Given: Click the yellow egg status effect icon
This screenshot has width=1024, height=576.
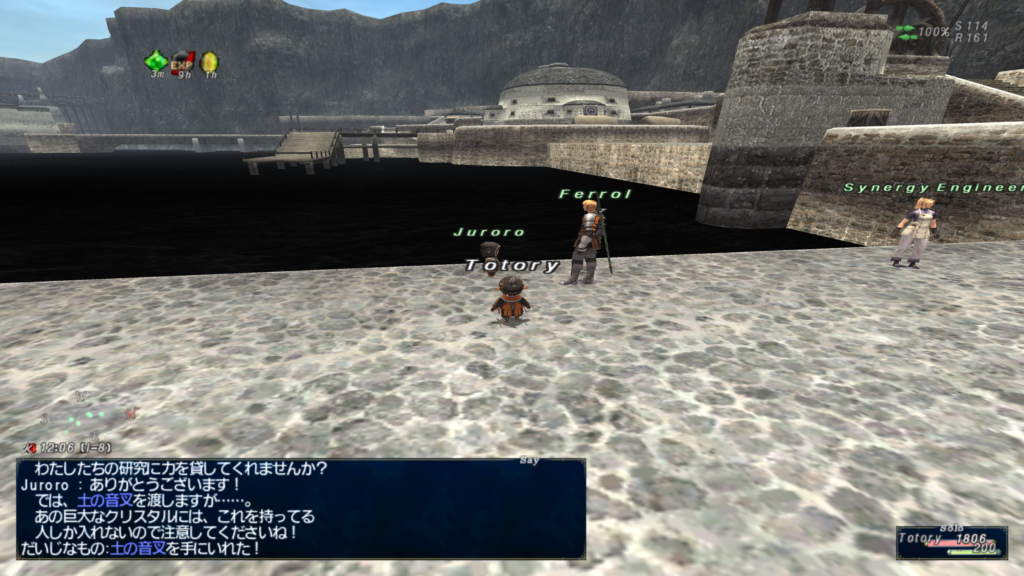Looking at the screenshot, I should pyautogui.click(x=209, y=62).
